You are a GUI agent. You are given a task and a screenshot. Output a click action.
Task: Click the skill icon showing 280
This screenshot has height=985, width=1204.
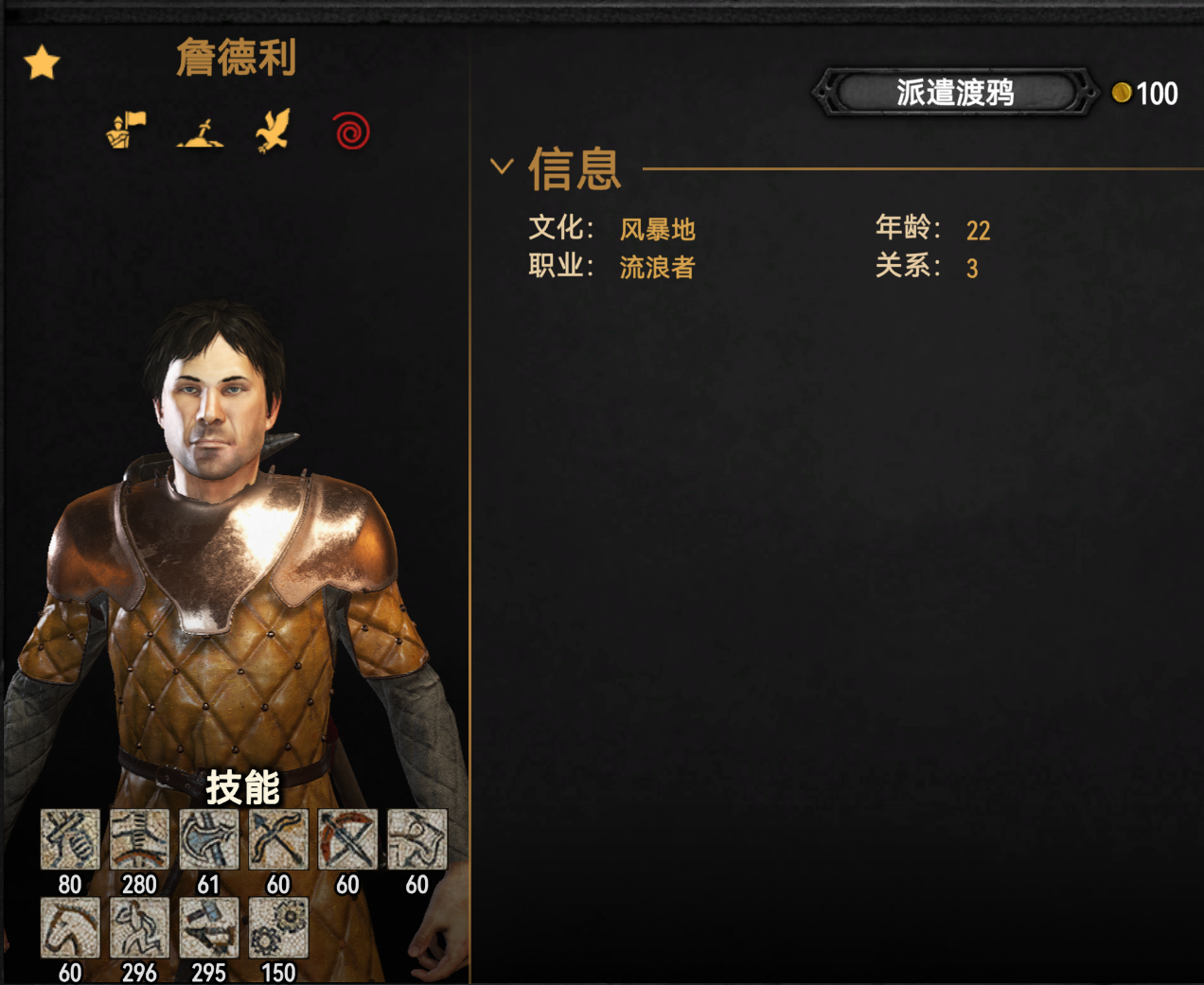[139, 839]
